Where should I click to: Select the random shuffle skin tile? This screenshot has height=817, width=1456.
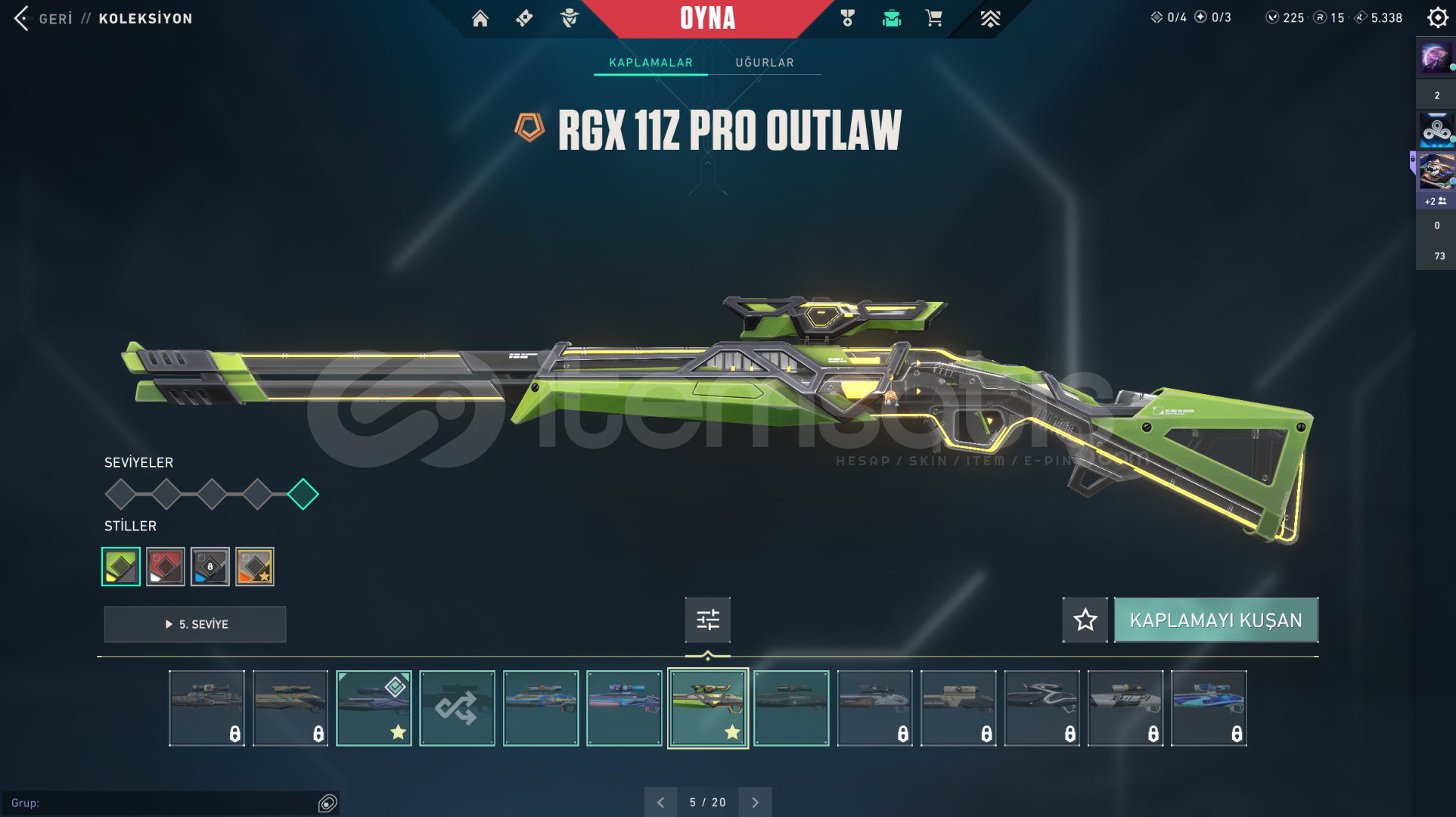pos(457,708)
